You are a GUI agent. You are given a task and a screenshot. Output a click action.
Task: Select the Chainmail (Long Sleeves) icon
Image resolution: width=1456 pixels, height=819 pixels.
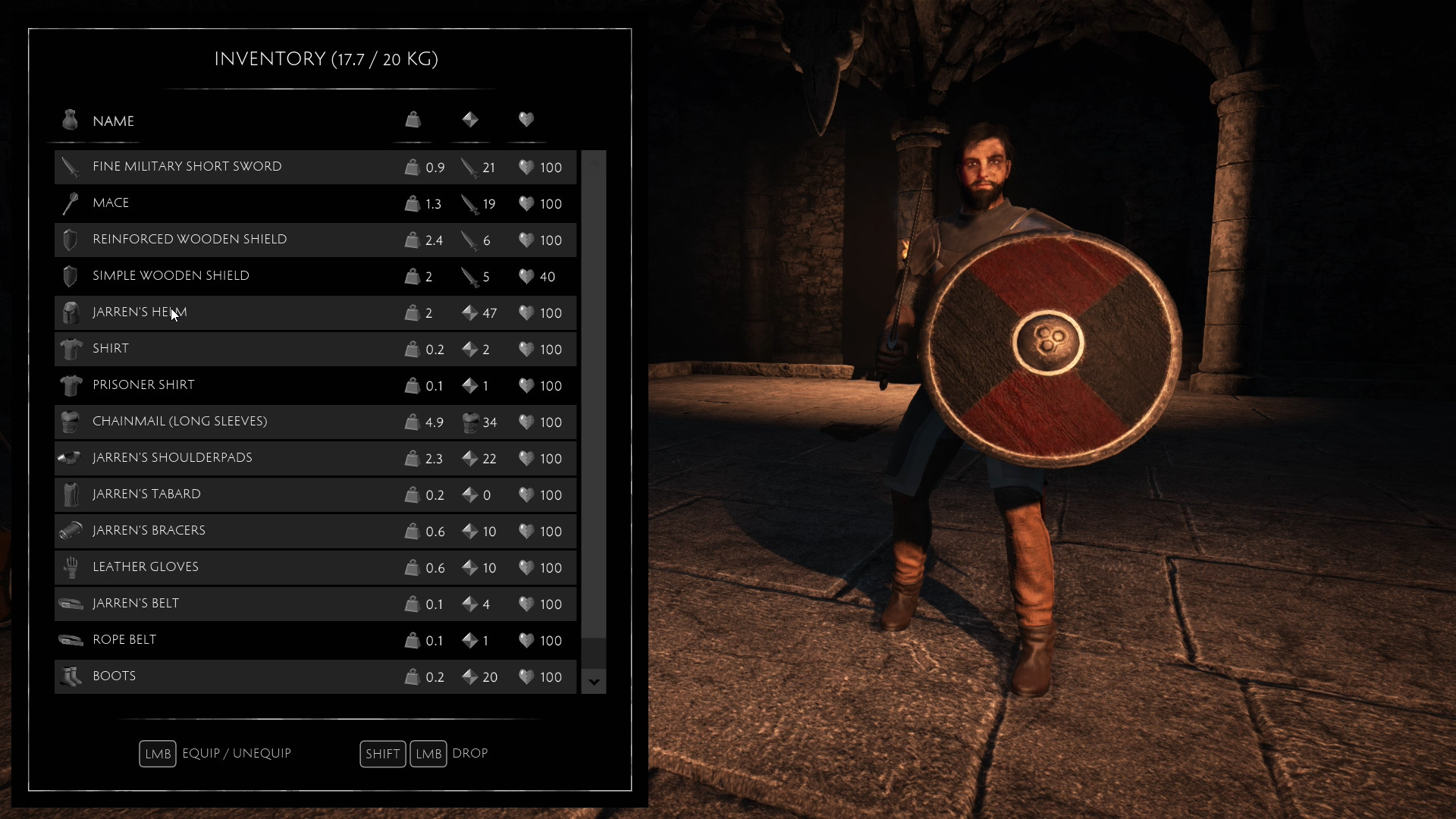[x=70, y=422]
